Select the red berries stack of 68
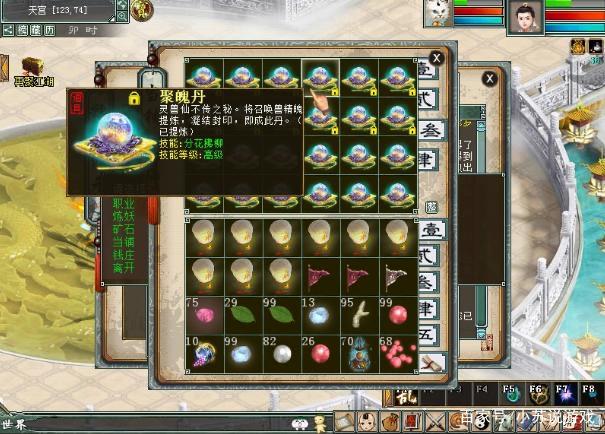 tap(397, 355)
